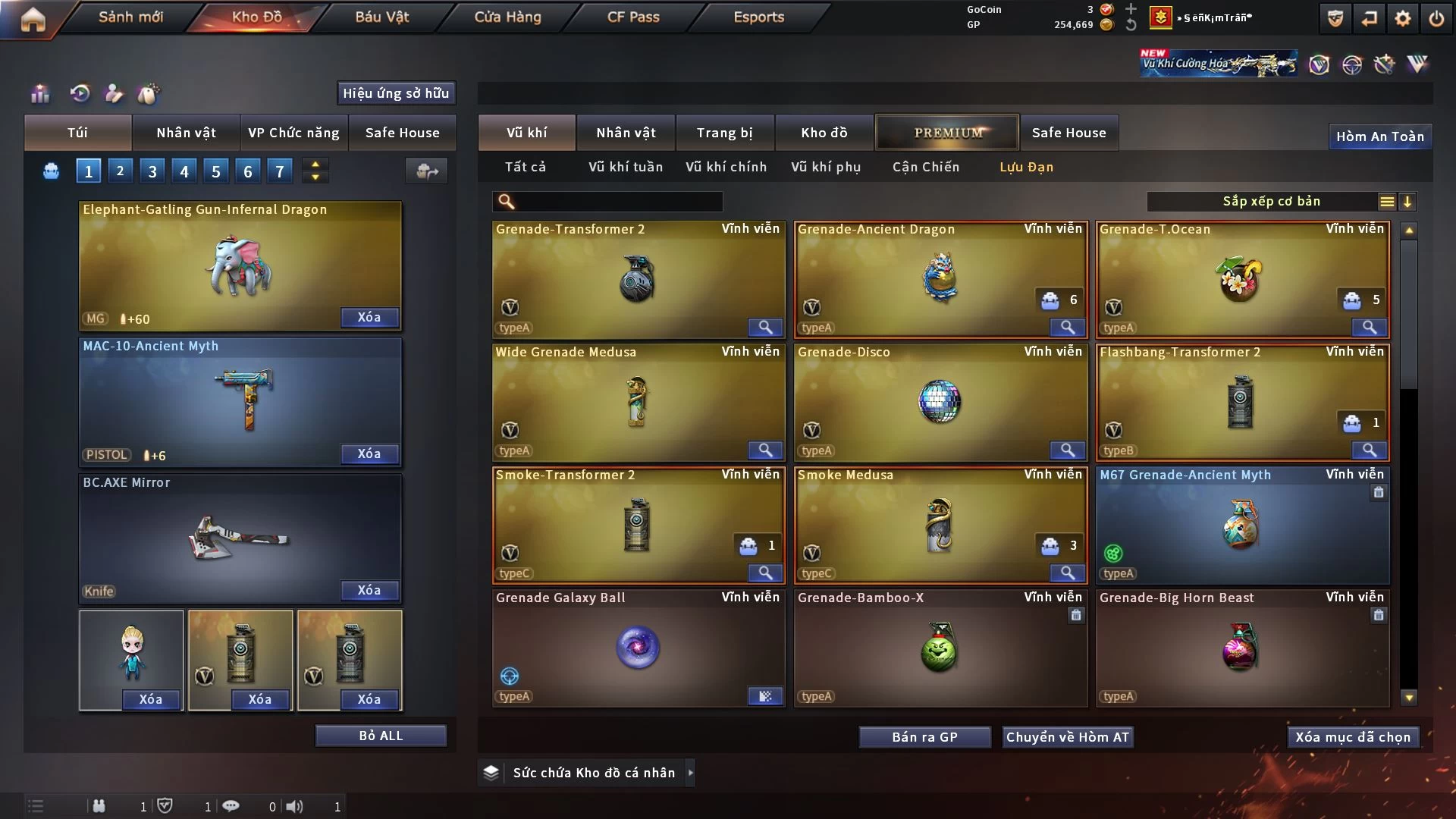Show the Vũ khí chính category
Image resolution: width=1456 pixels, height=819 pixels.
[x=726, y=167]
